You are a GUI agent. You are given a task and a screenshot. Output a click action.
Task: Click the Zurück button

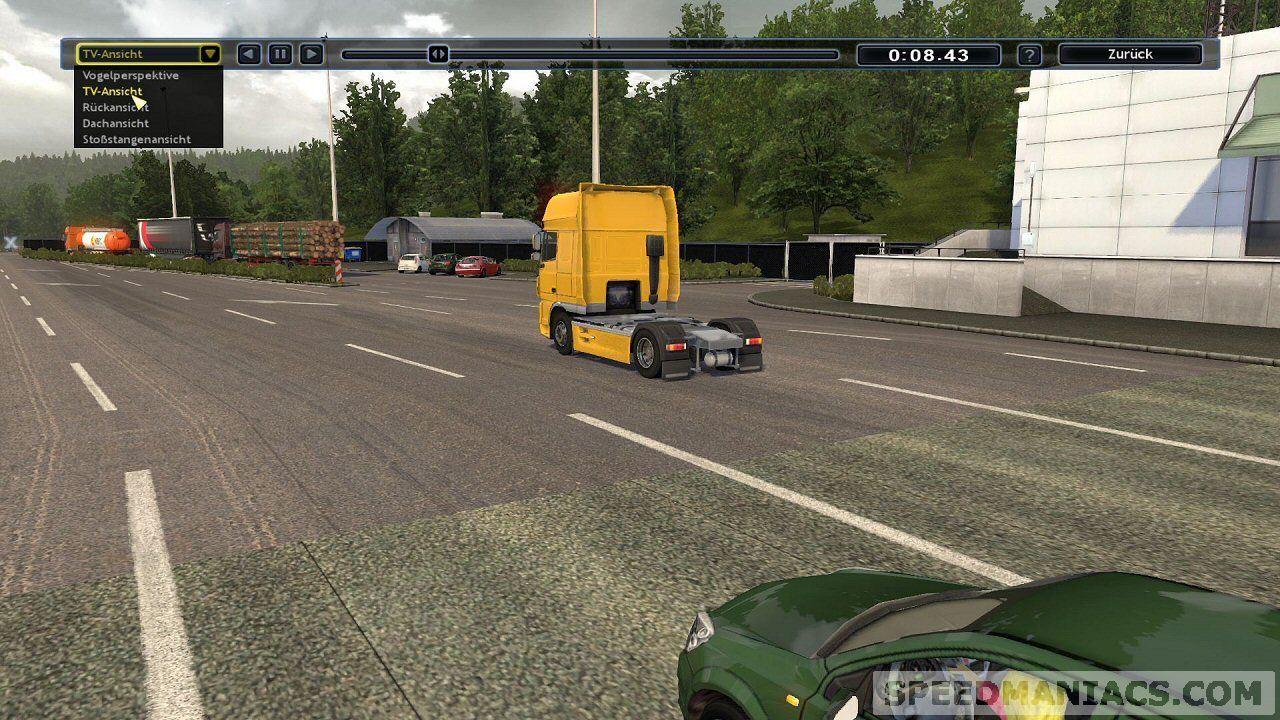tap(1130, 54)
